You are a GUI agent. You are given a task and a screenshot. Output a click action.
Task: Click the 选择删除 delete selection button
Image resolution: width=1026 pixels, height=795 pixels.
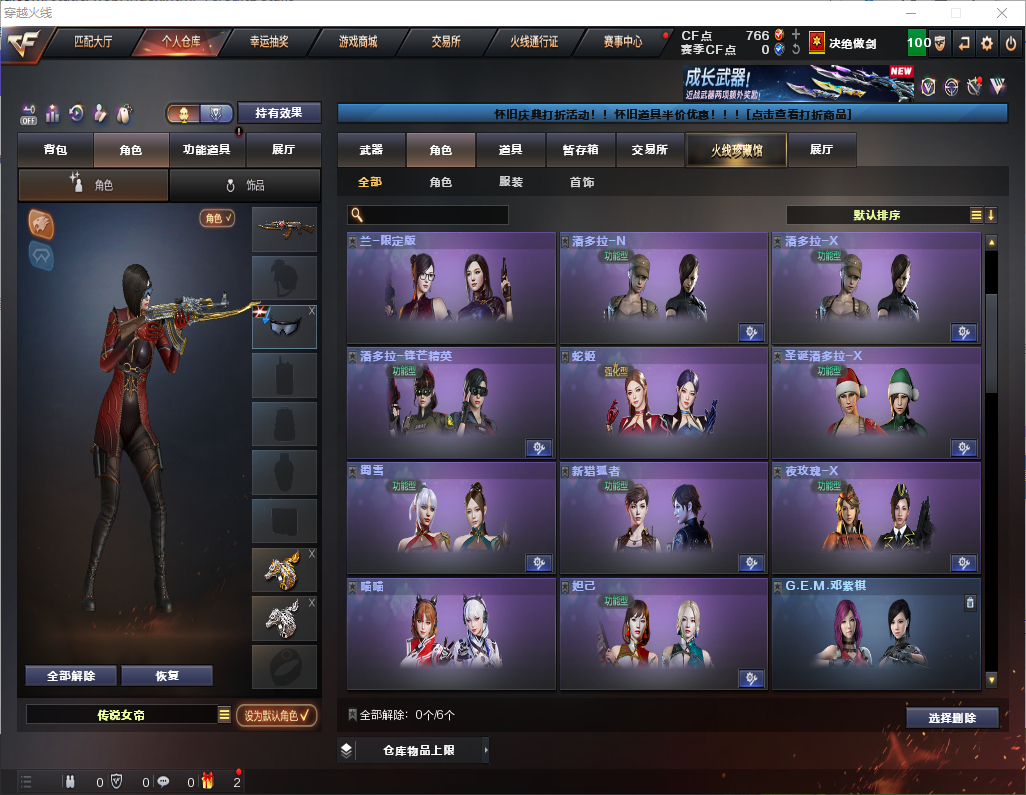(952, 718)
